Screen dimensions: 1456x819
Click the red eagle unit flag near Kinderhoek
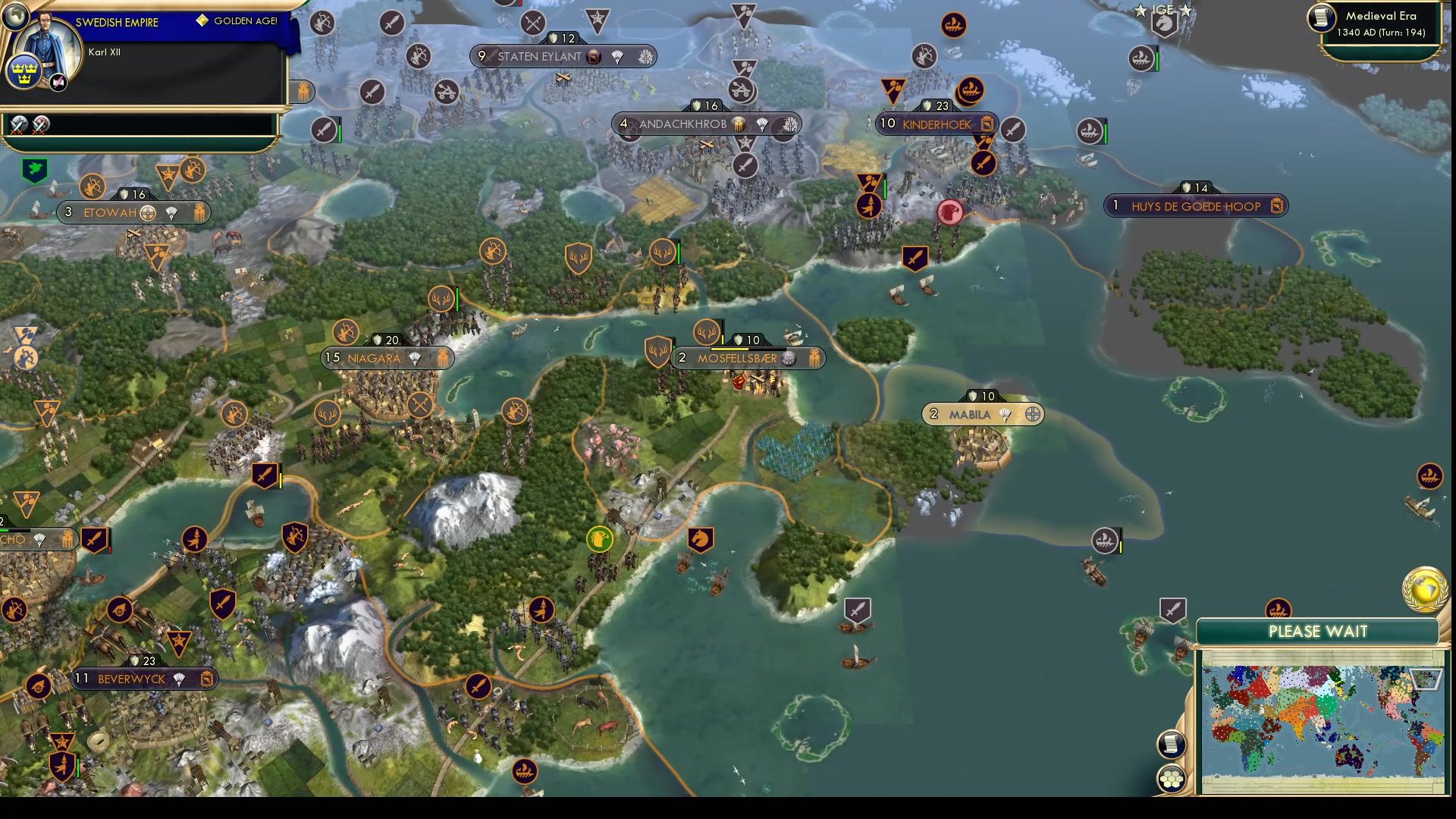[x=951, y=213]
